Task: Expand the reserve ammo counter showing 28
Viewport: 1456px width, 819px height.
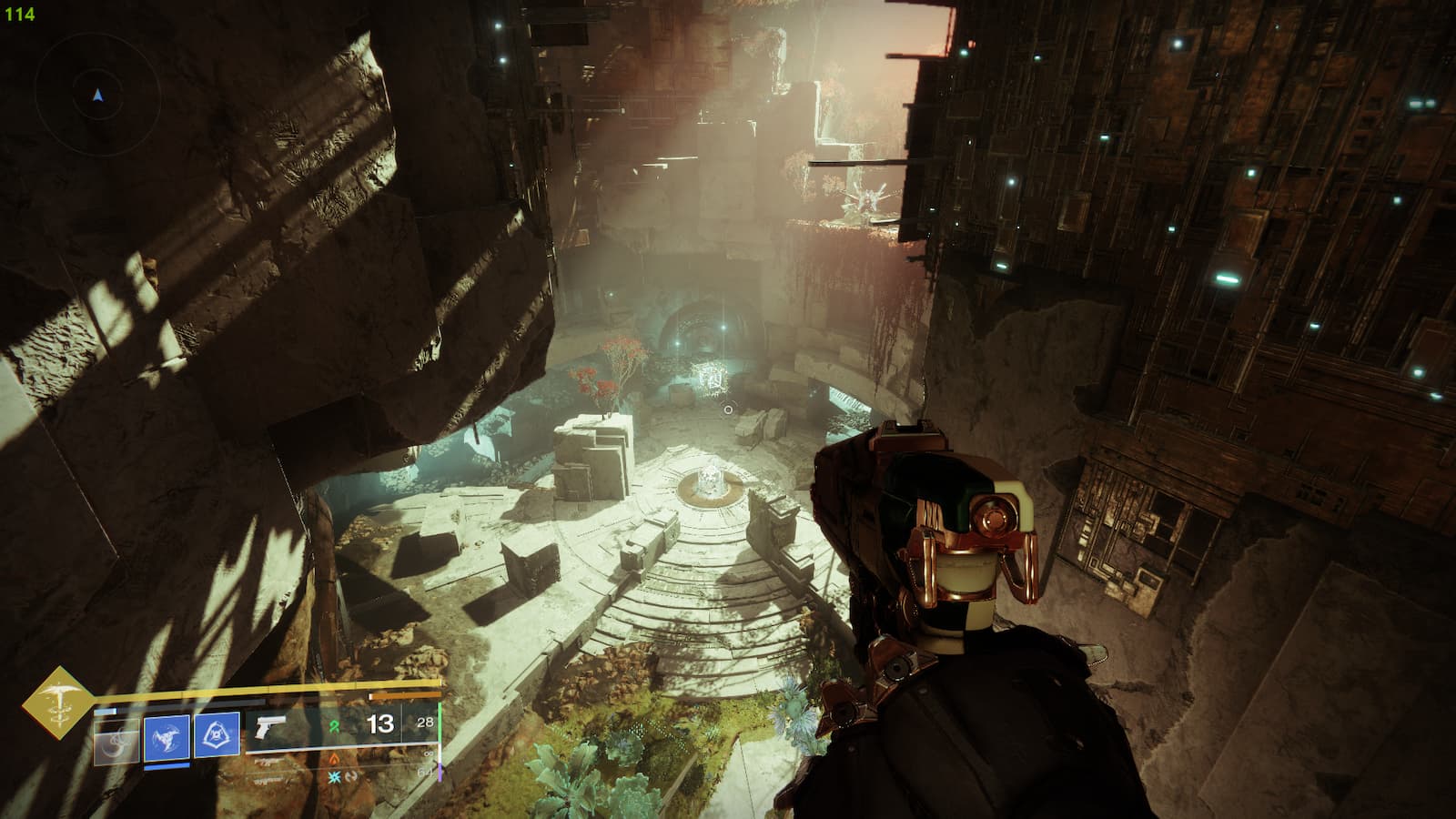Action: click(x=424, y=723)
